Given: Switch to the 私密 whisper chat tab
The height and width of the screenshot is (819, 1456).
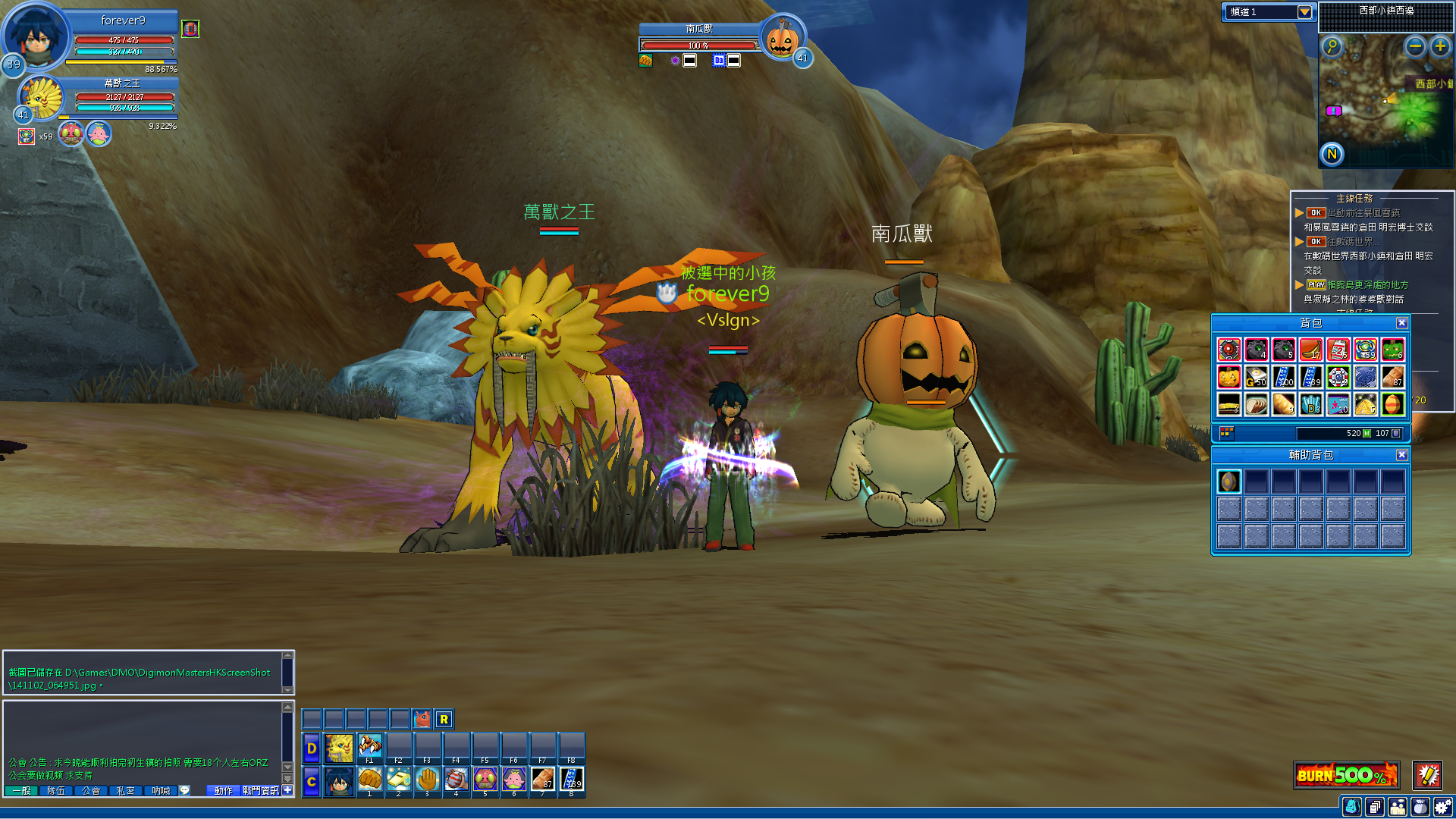Looking at the screenshot, I should coord(126,791).
